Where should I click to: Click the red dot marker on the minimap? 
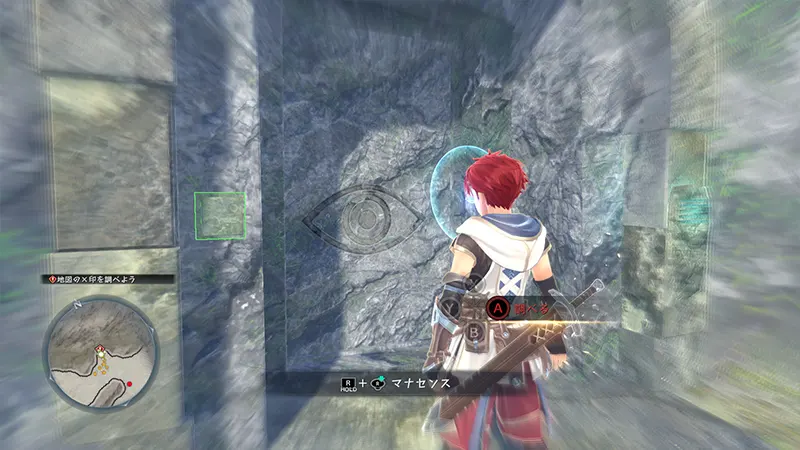pyautogui.click(x=130, y=384)
